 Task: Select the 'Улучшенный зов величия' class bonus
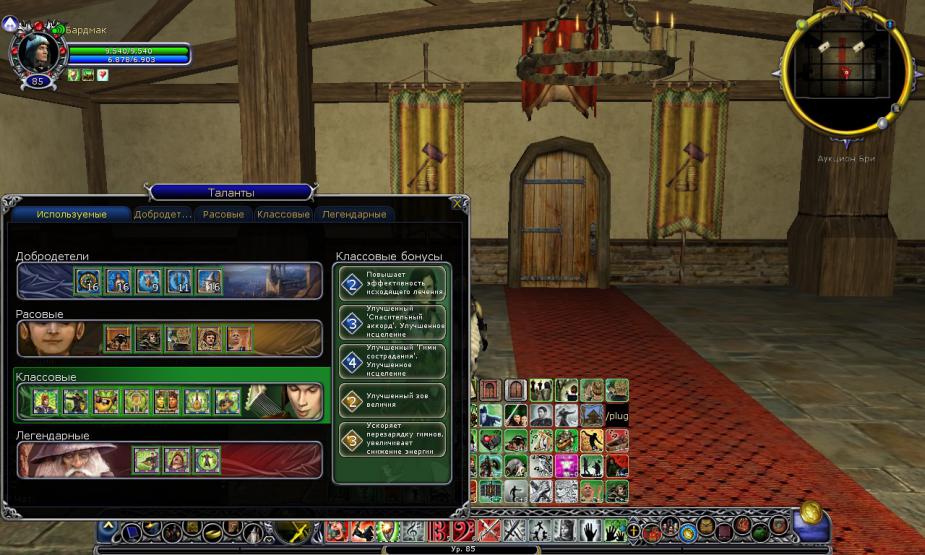click(x=392, y=401)
